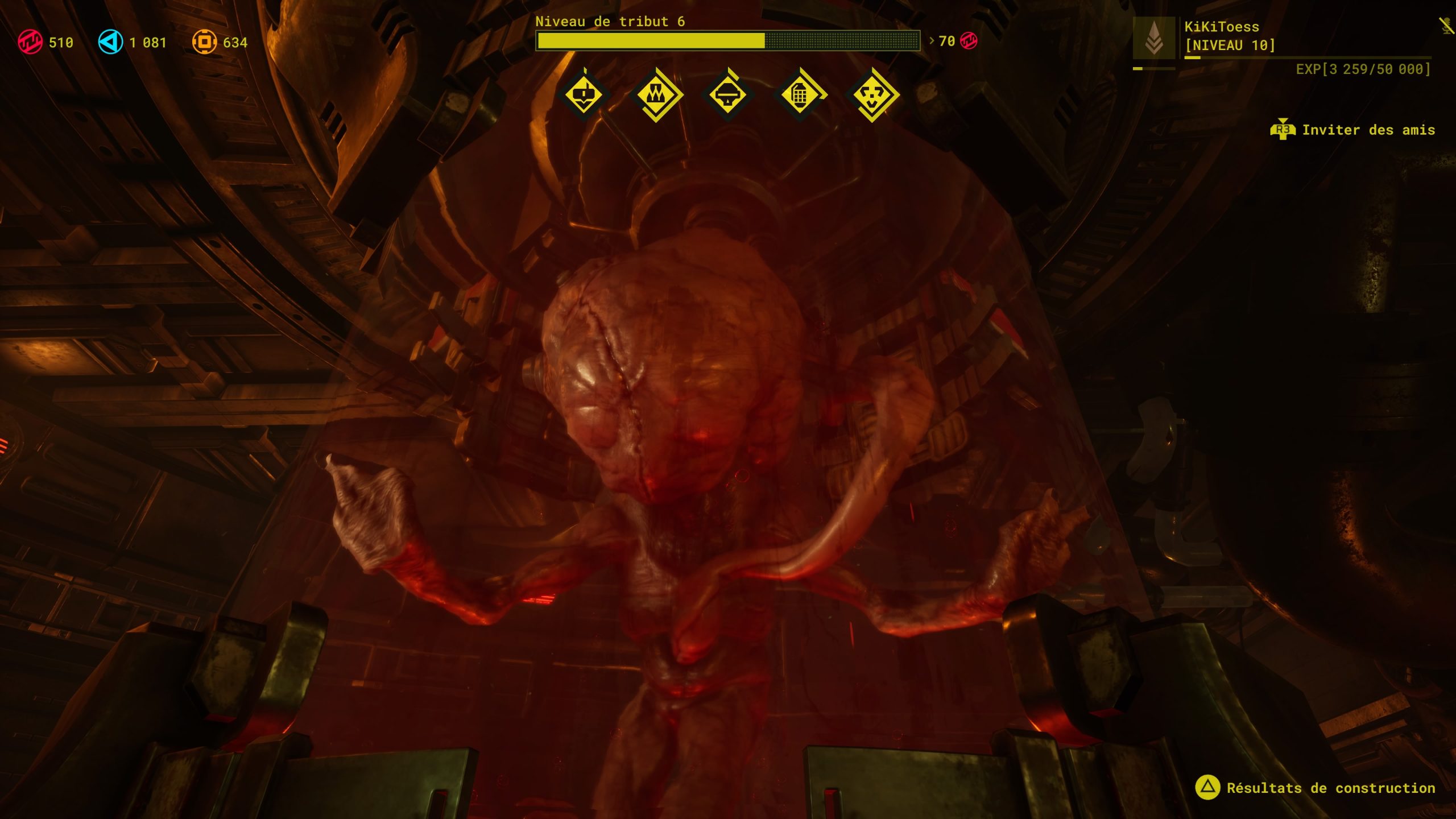Select the grenade diamond icon
1456x819 pixels.
click(800, 94)
